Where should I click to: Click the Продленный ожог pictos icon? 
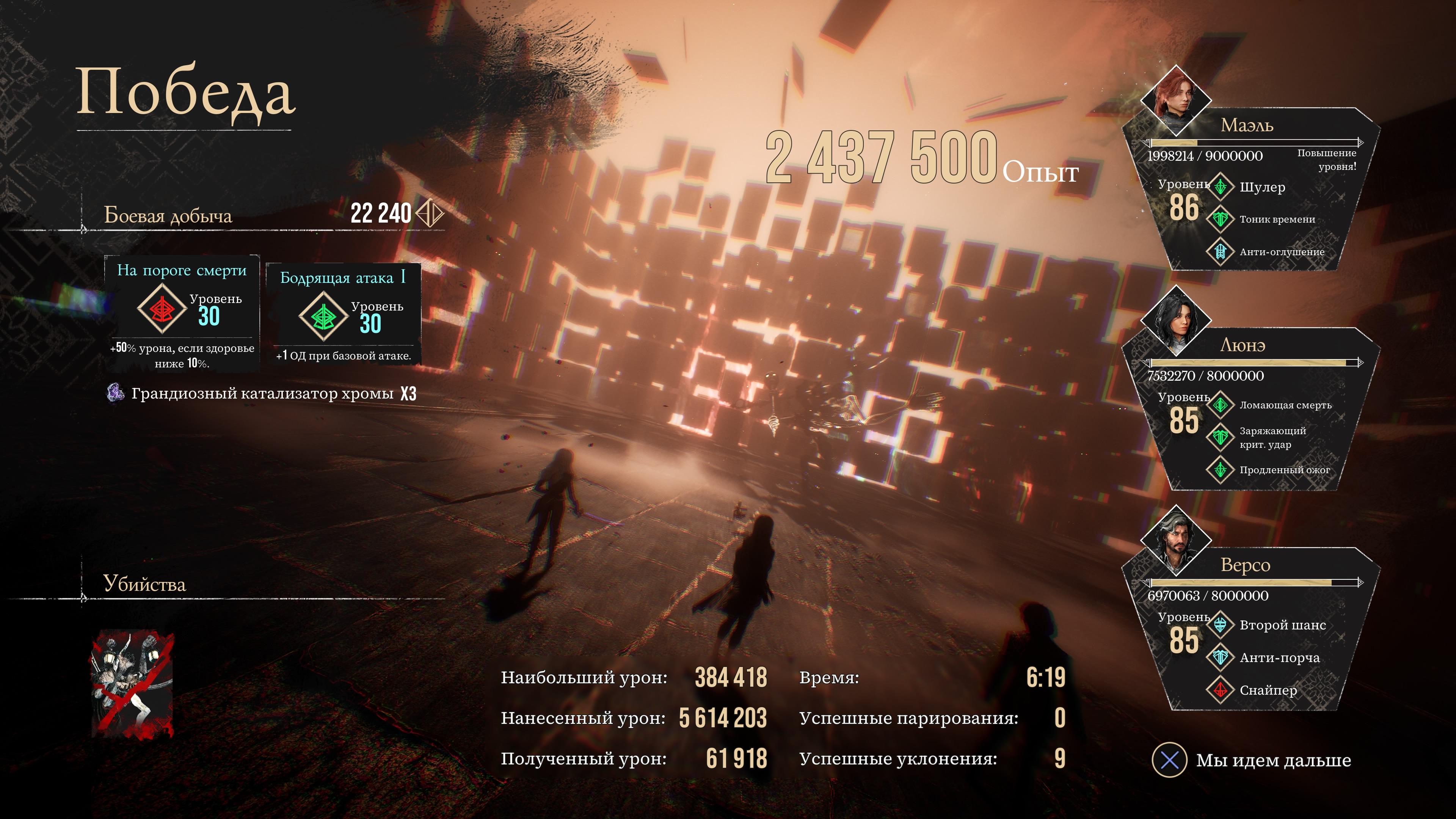tap(1221, 469)
